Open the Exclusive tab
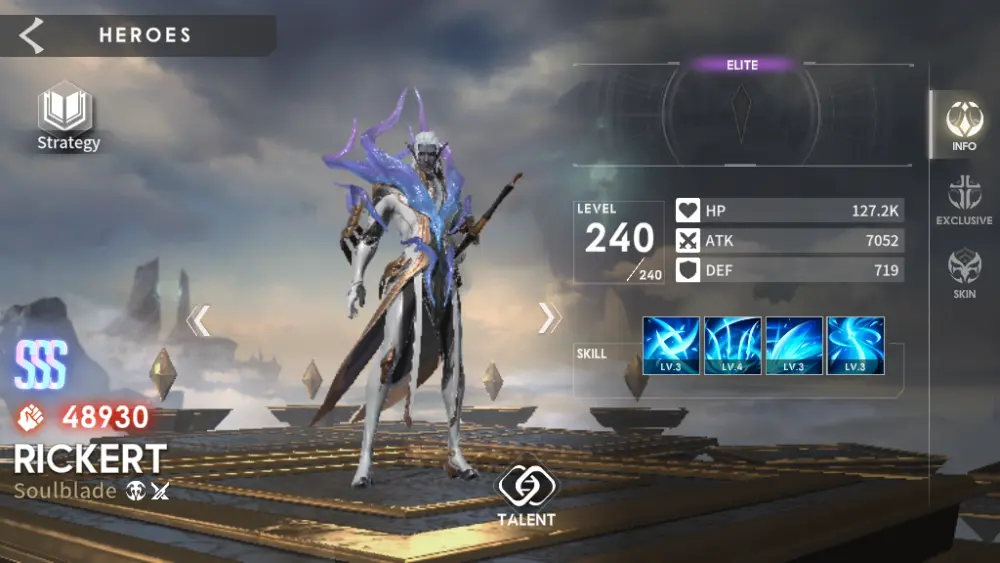Screen dimensions: 1000x563 point(964,198)
